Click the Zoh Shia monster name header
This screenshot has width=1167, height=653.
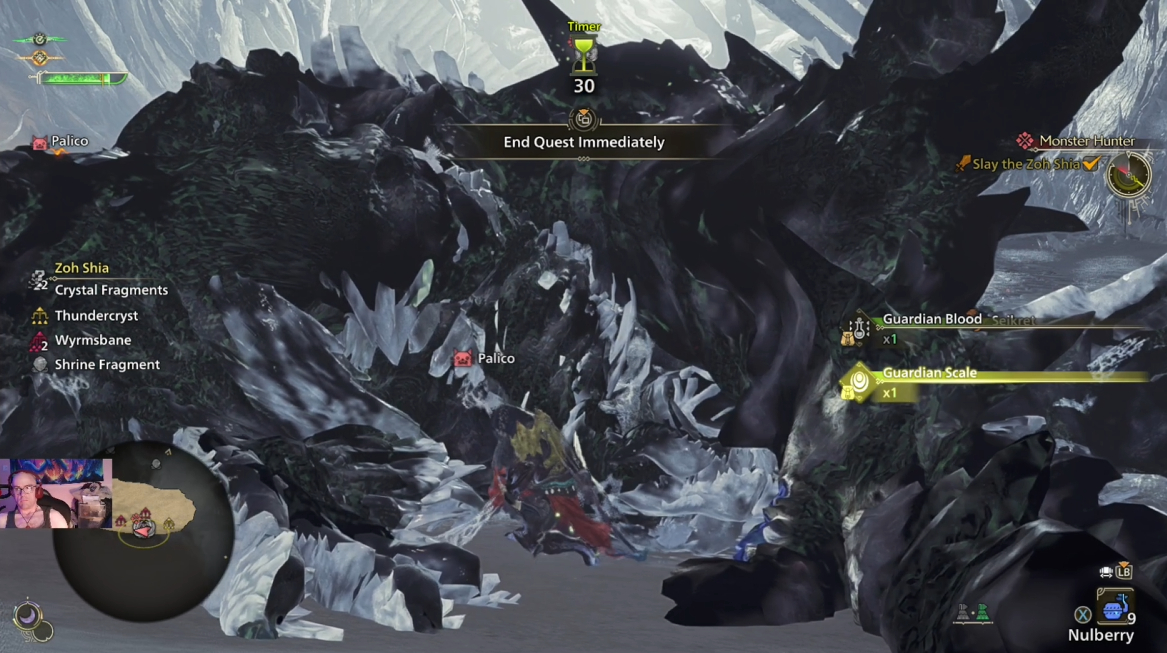82,268
